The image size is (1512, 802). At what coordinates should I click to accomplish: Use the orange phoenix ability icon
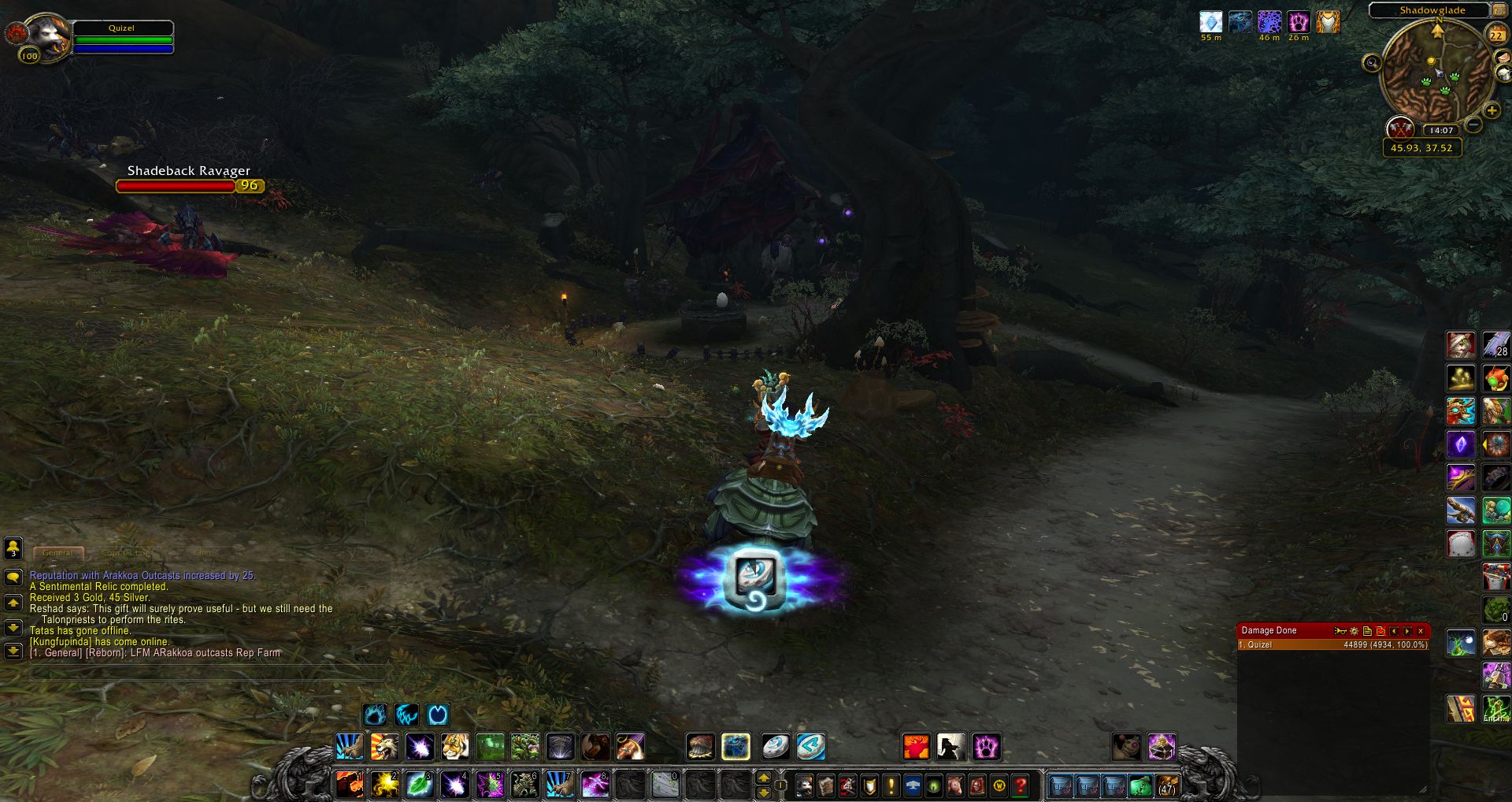point(916,746)
